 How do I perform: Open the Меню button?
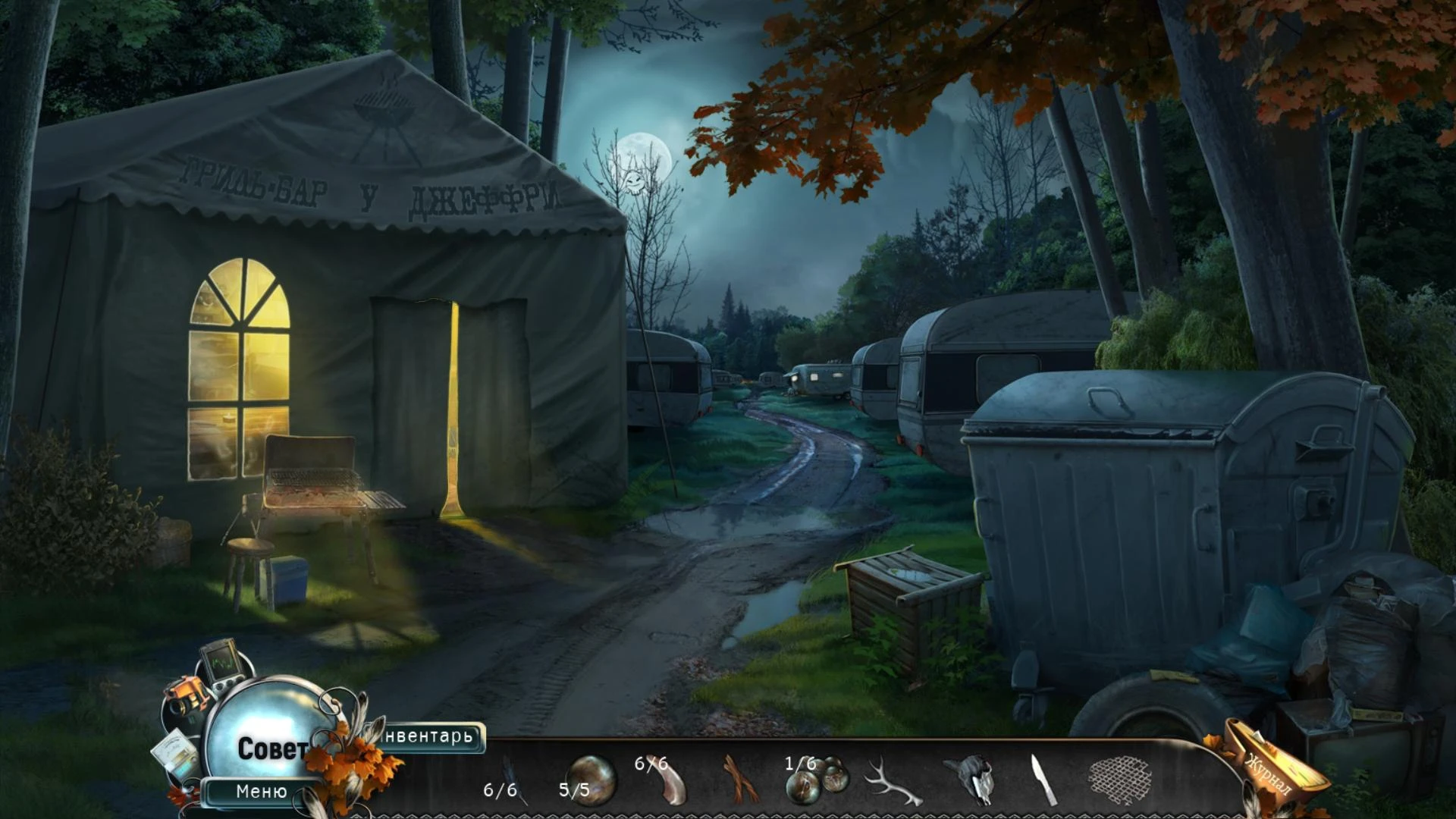click(x=262, y=792)
